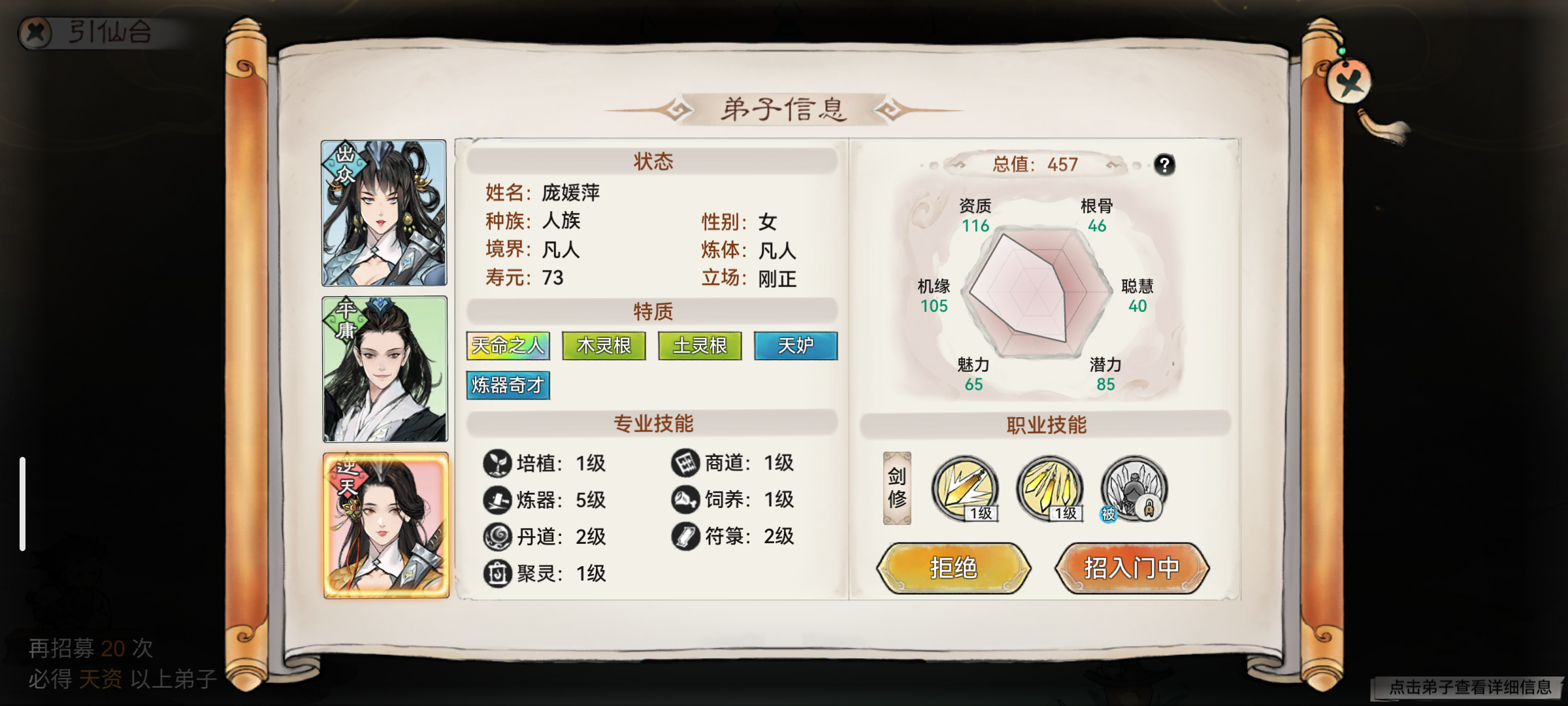Select the 培植 skill icon

[x=497, y=462]
